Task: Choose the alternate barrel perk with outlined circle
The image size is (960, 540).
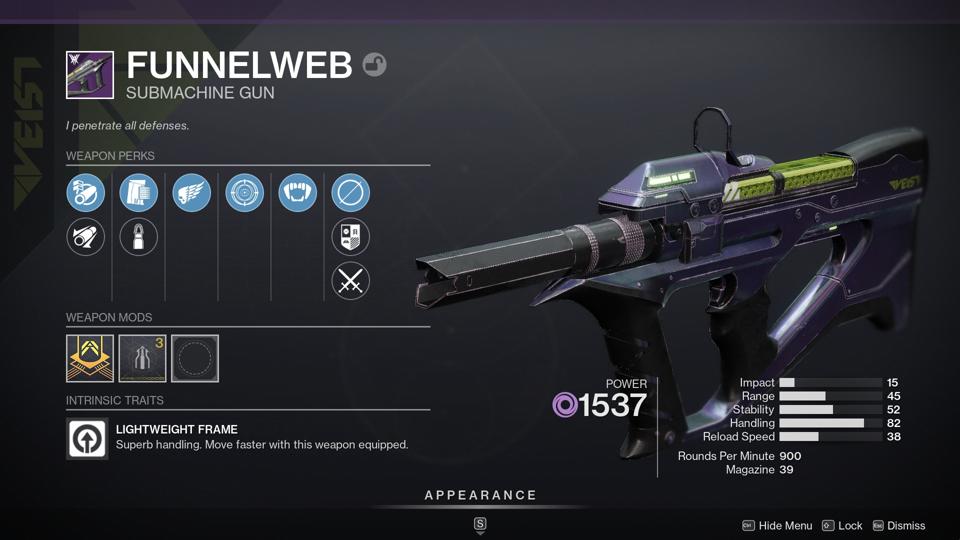Action: [86, 237]
